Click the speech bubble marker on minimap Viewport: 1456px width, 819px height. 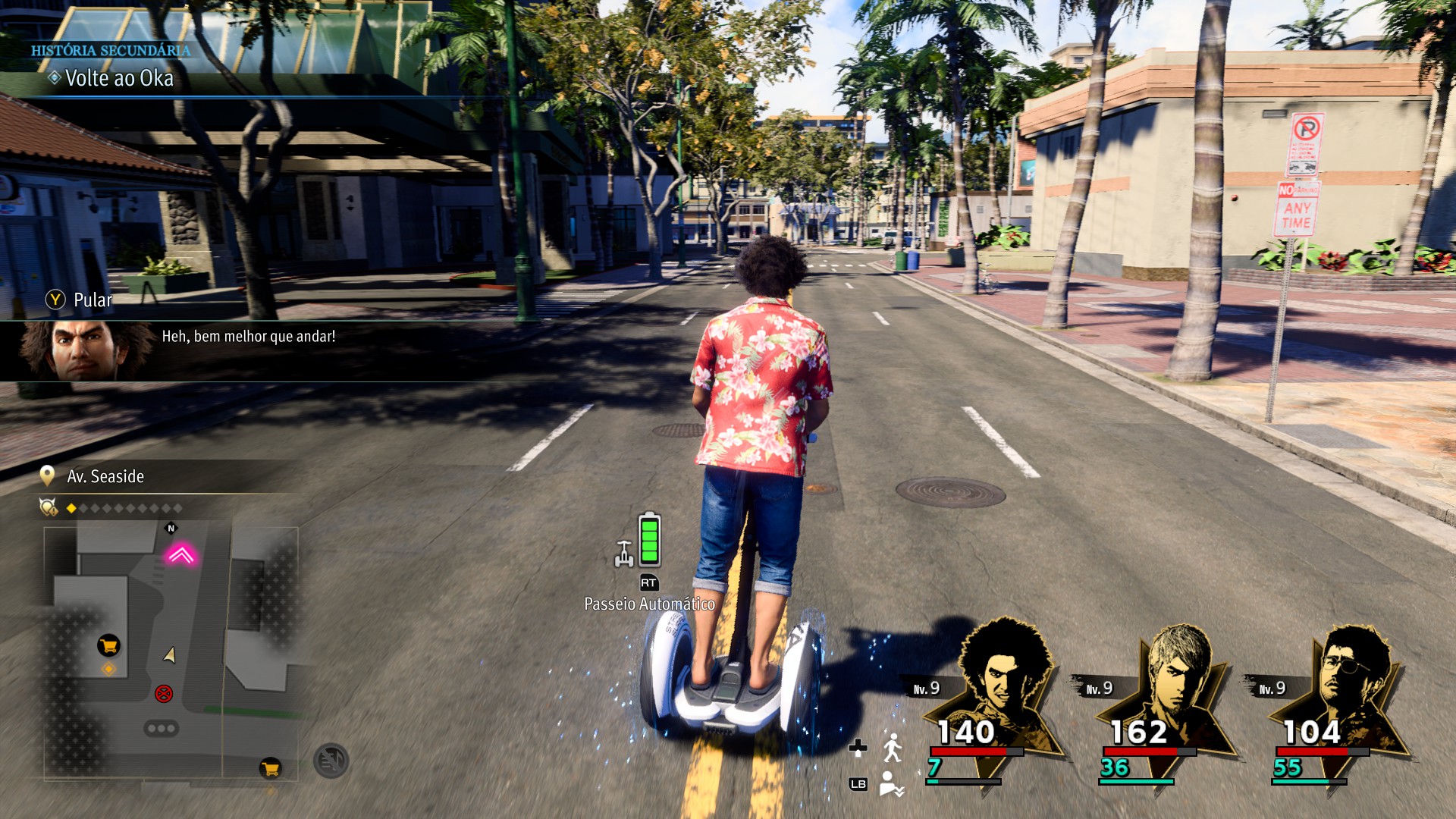point(162,728)
